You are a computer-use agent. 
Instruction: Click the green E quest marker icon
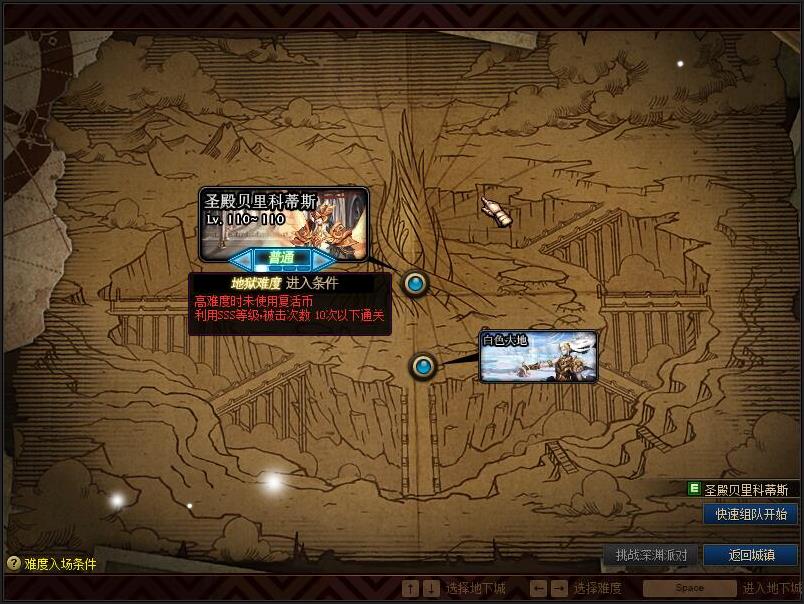[694, 489]
